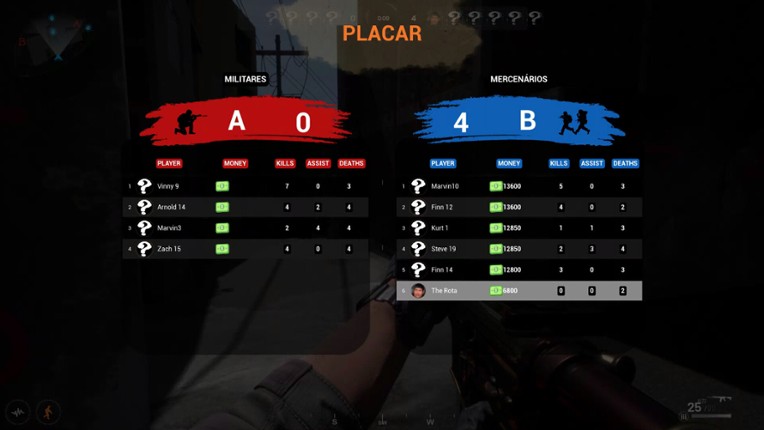Select Marvin10 on the Mercenários team
Screen dimensions: 764x430
(520, 186)
